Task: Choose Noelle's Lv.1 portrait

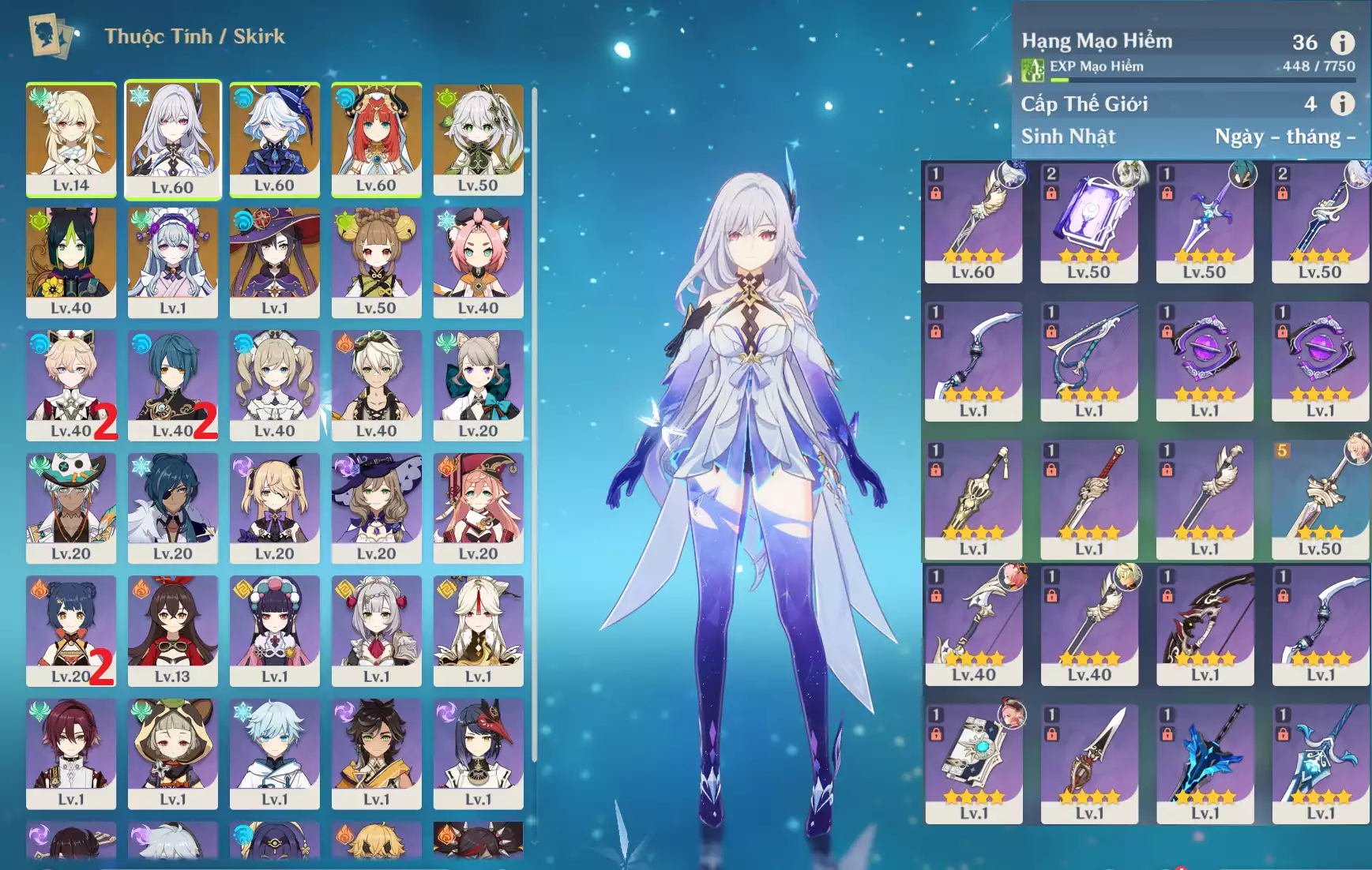Action: coord(376,630)
